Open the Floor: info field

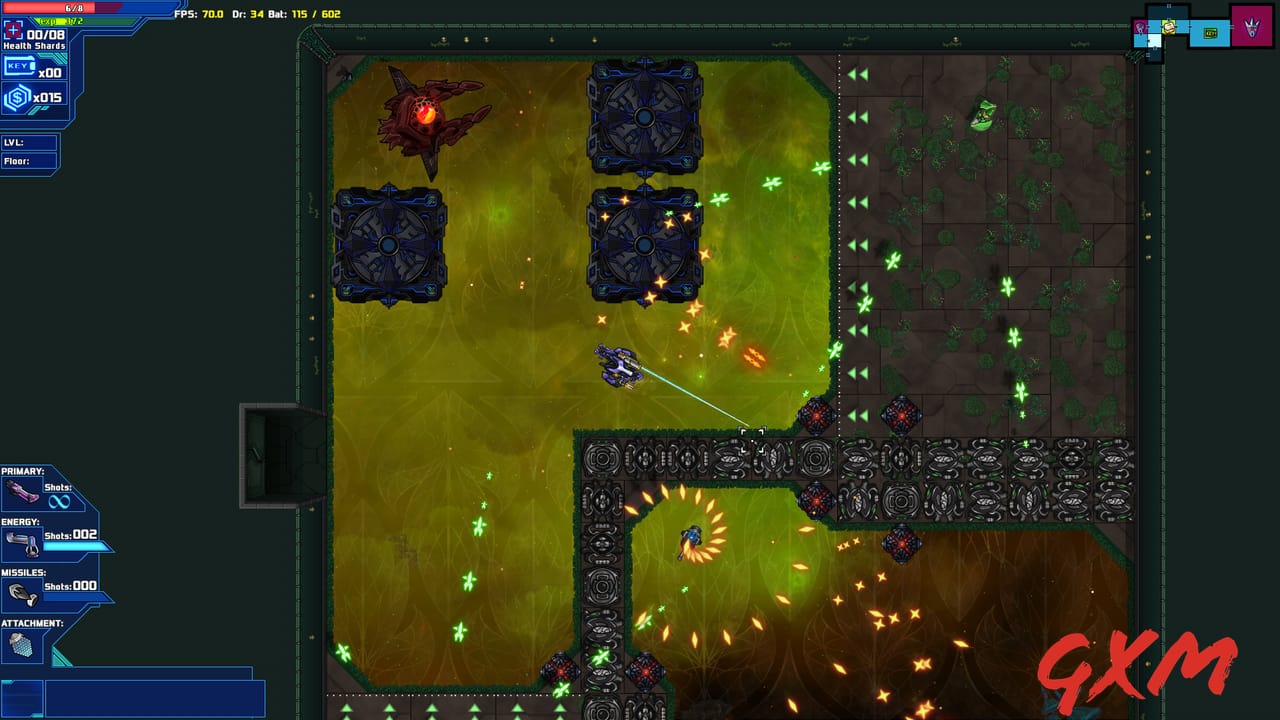click(x=30, y=161)
